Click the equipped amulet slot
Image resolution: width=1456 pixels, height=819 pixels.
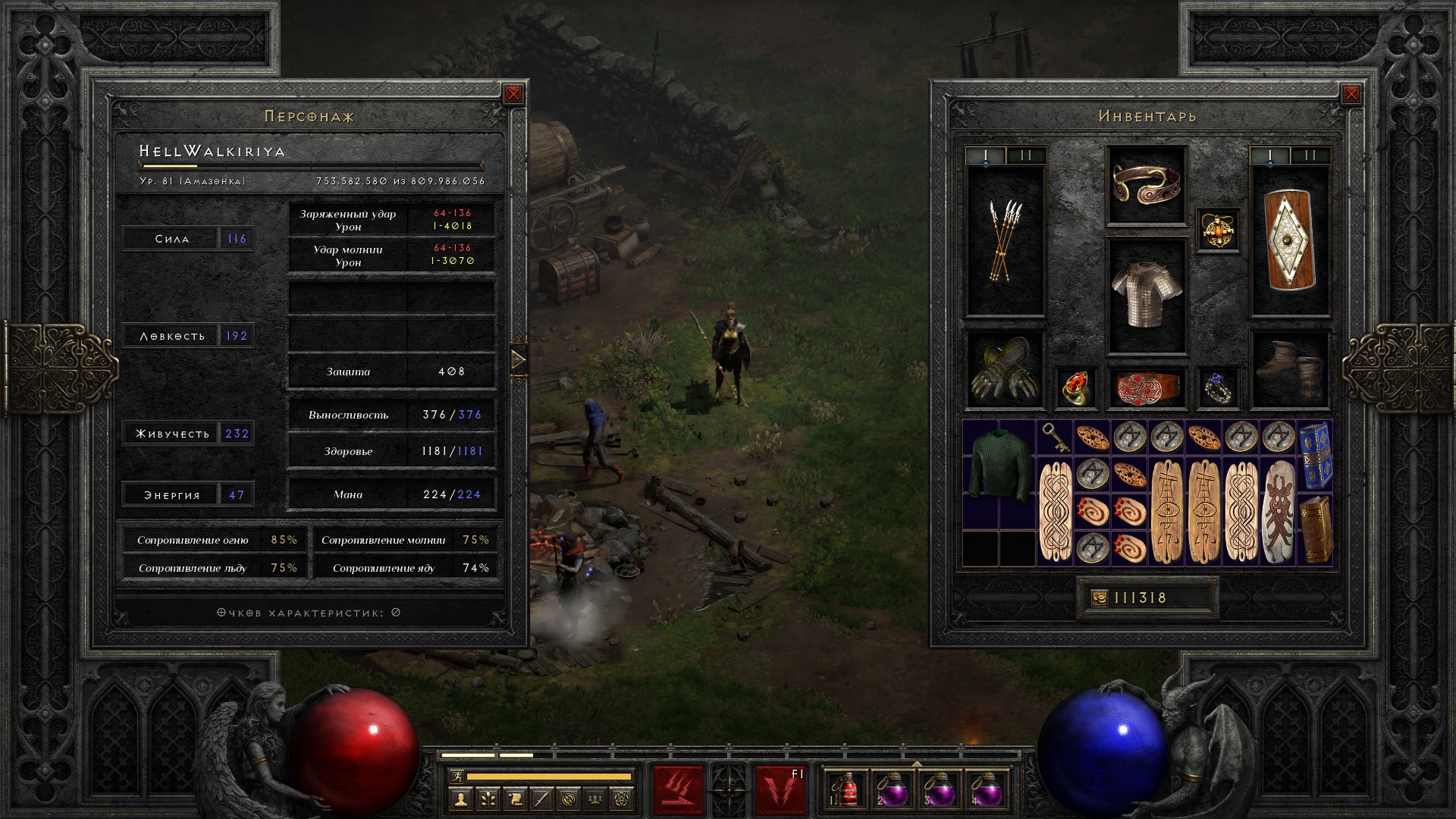(1218, 230)
